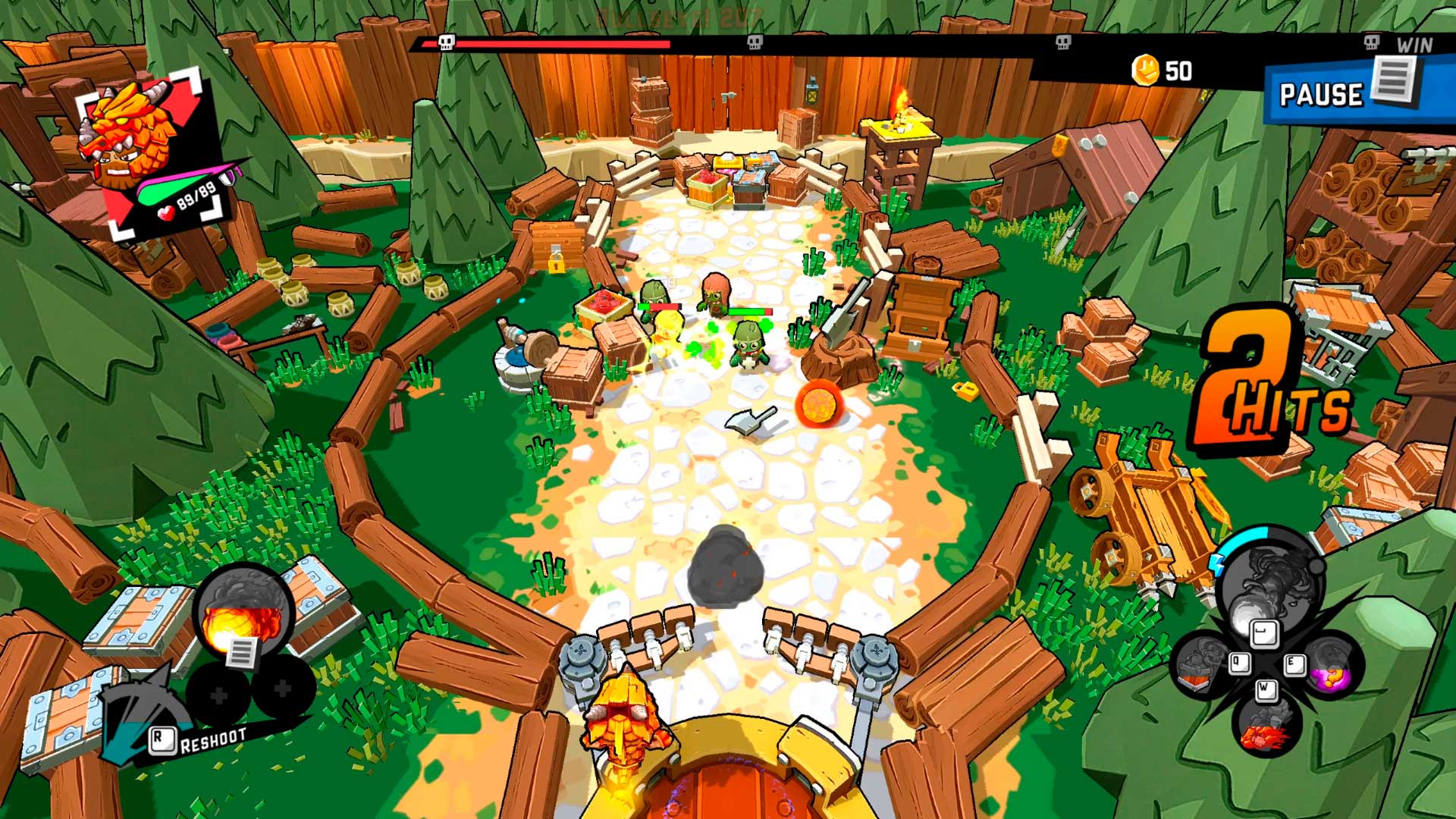Activate the red flaming fist ability
Viewport: 1456px width, 819px height.
click(1265, 727)
